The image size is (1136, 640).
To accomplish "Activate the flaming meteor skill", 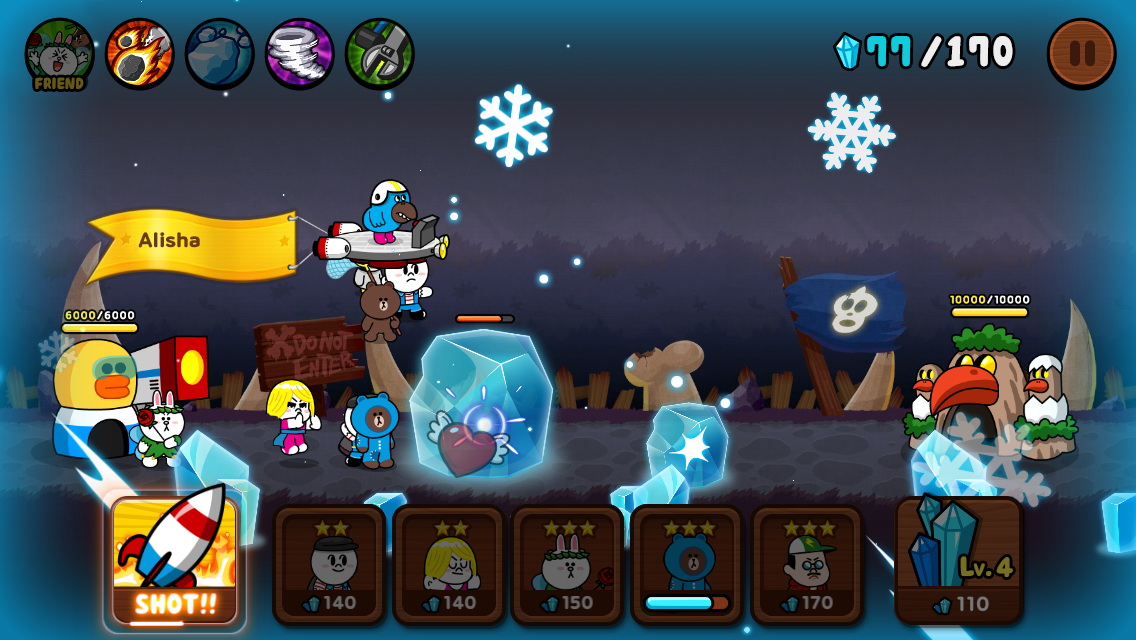I will pyautogui.click(x=139, y=53).
